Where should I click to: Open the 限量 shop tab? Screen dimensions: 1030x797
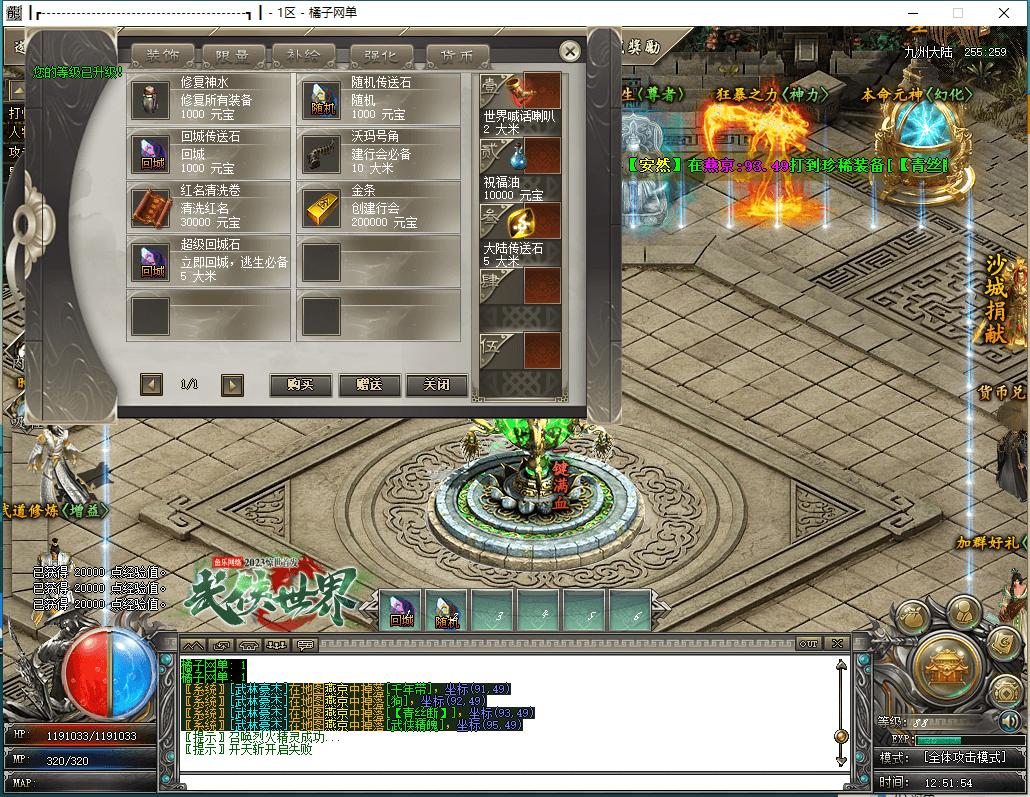pos(234,56)
